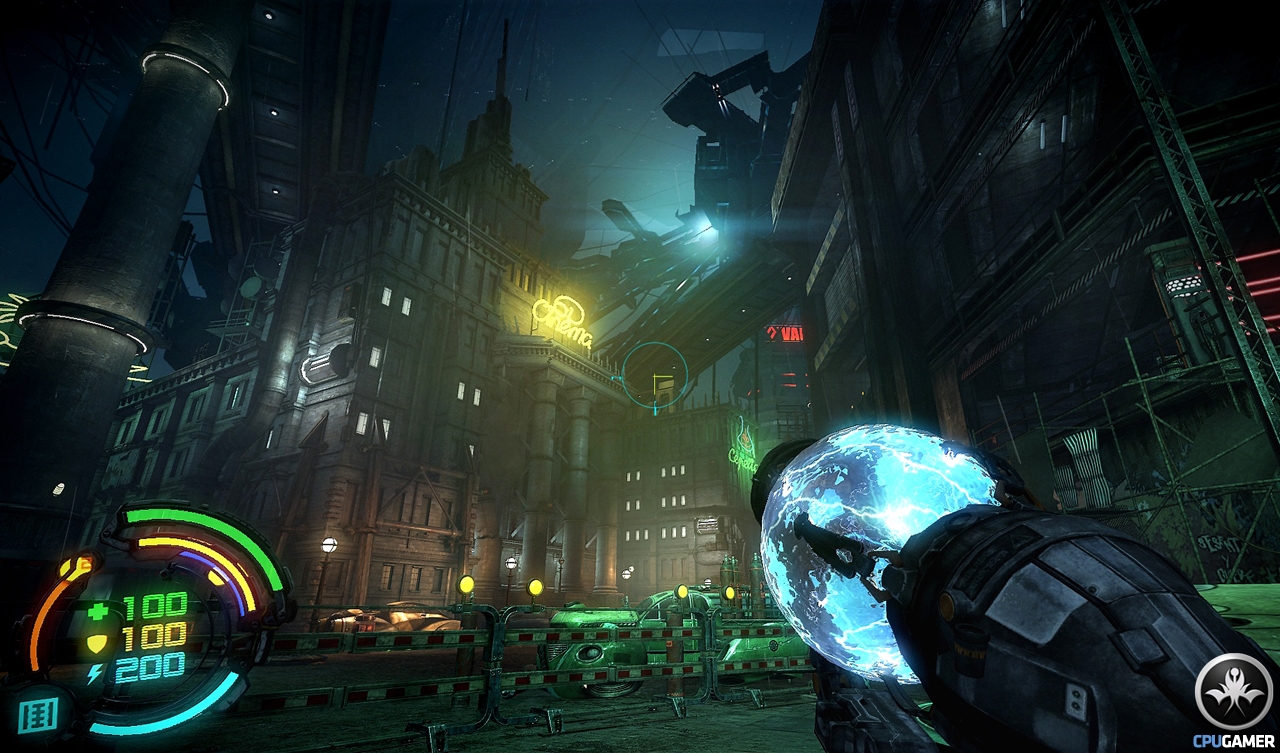Click the CPUGamer watermark logo

[x=1232, y=696]
